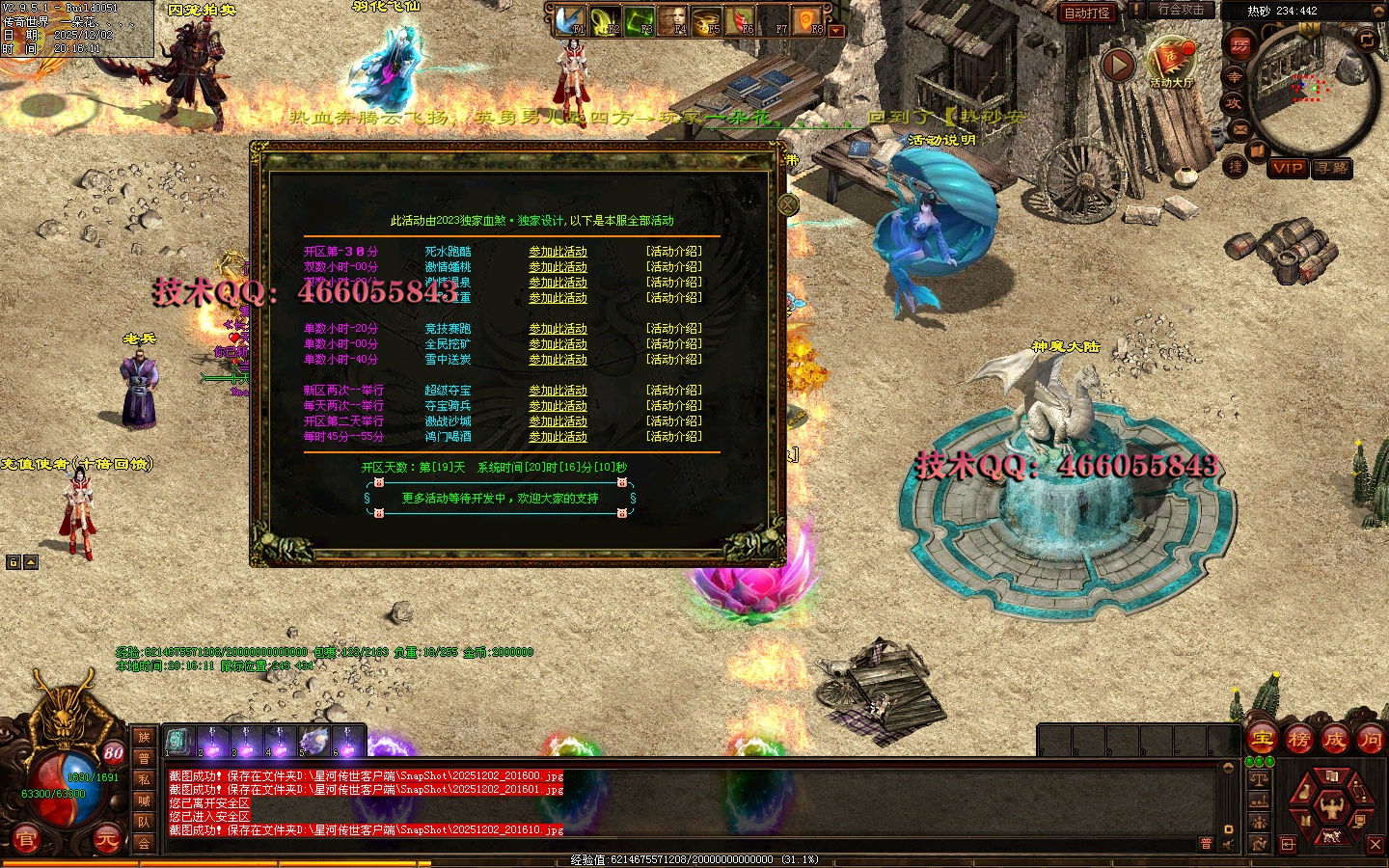Close the activity list dialog
Image resolution: width=1389 pixels, height=868 pixels.
788,204
